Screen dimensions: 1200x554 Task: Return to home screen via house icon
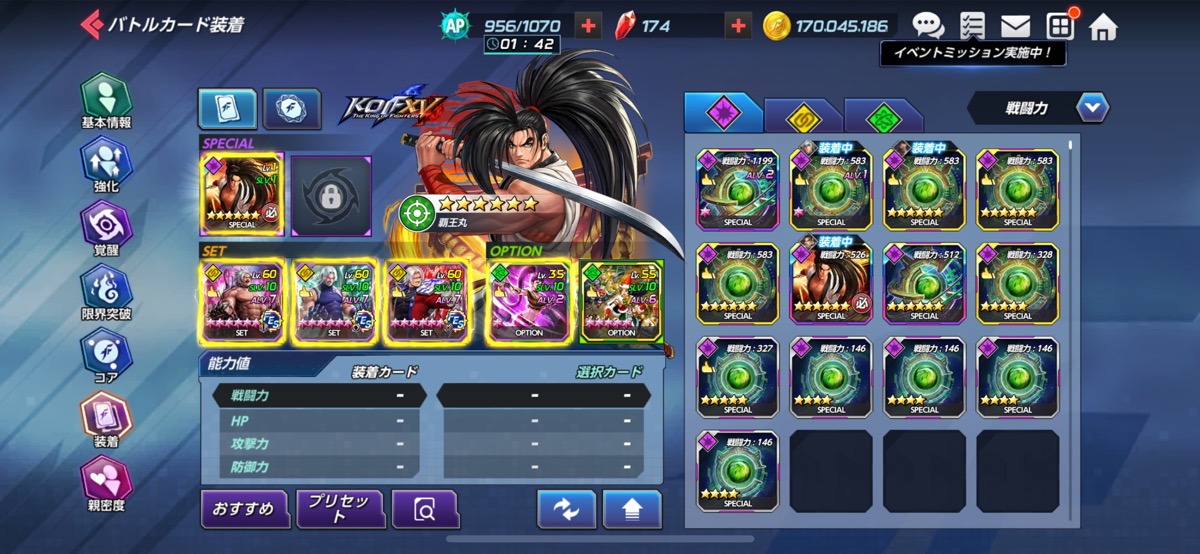click(x=1103, y=26)
